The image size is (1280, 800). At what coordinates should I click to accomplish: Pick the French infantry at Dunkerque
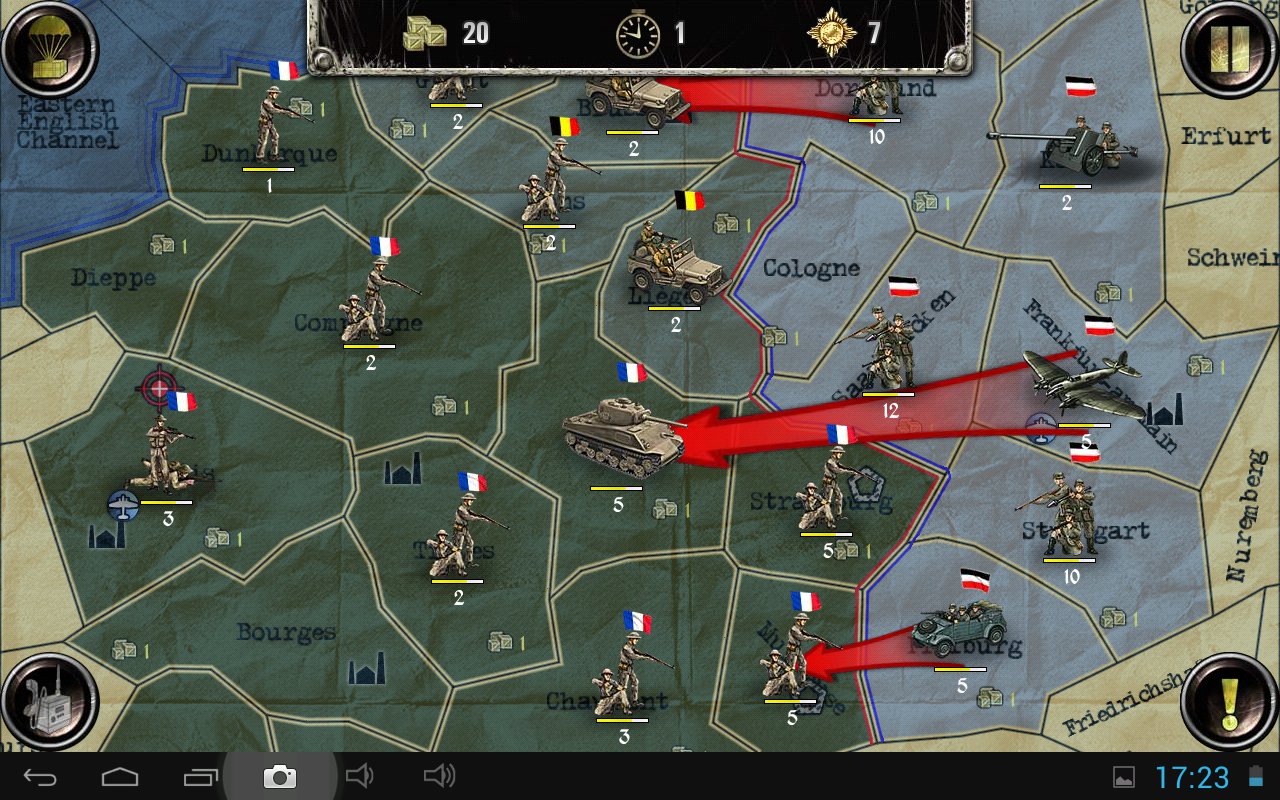[272, 125]
